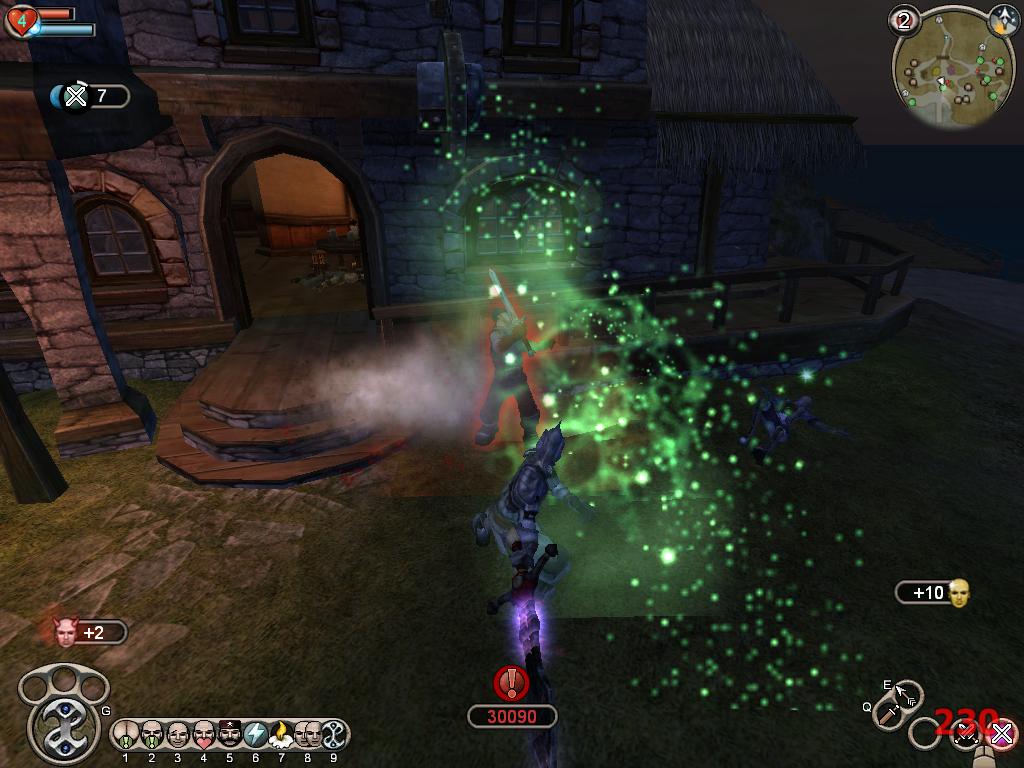Screen dimensions: 1024x768
Task: Select the two-faces expression in slot 8
Action: coord(308,734)
